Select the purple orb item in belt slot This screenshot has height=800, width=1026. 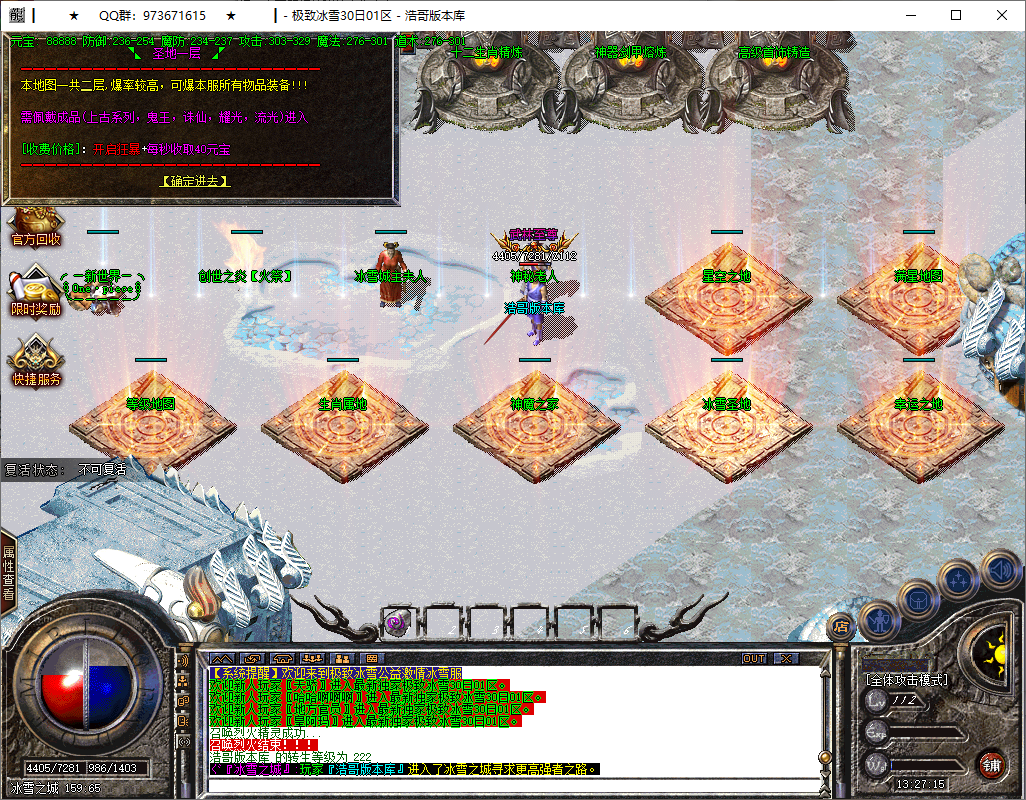click(394, 622)
